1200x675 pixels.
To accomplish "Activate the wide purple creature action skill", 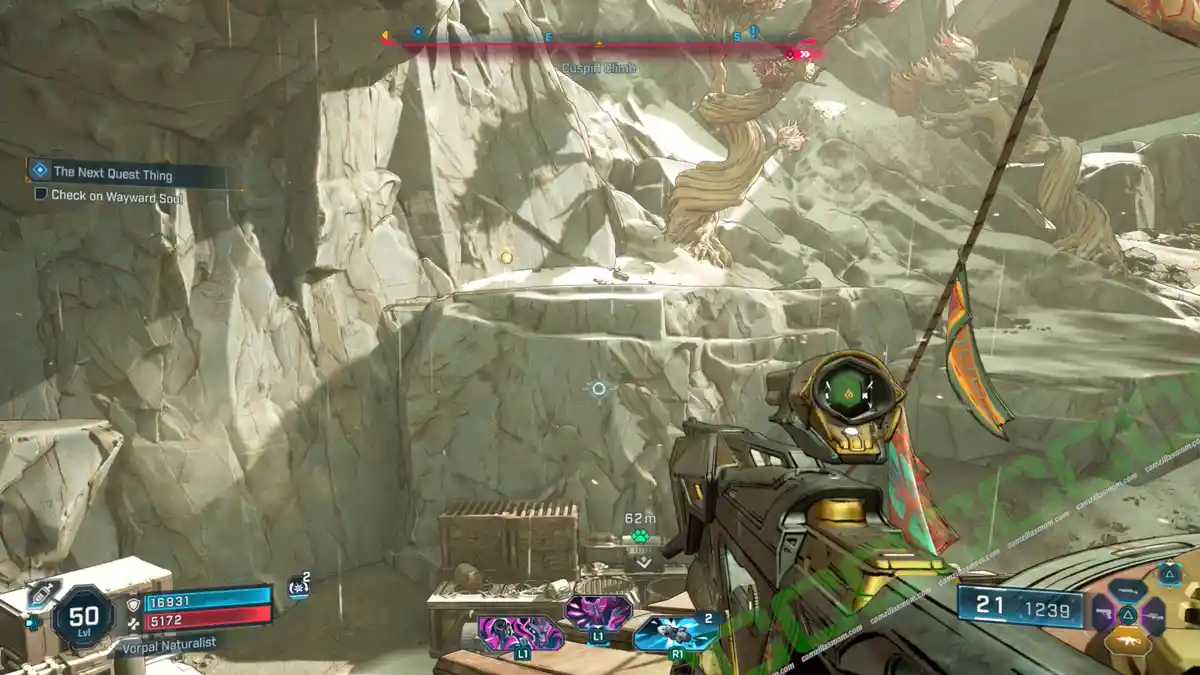I will 520,632.
